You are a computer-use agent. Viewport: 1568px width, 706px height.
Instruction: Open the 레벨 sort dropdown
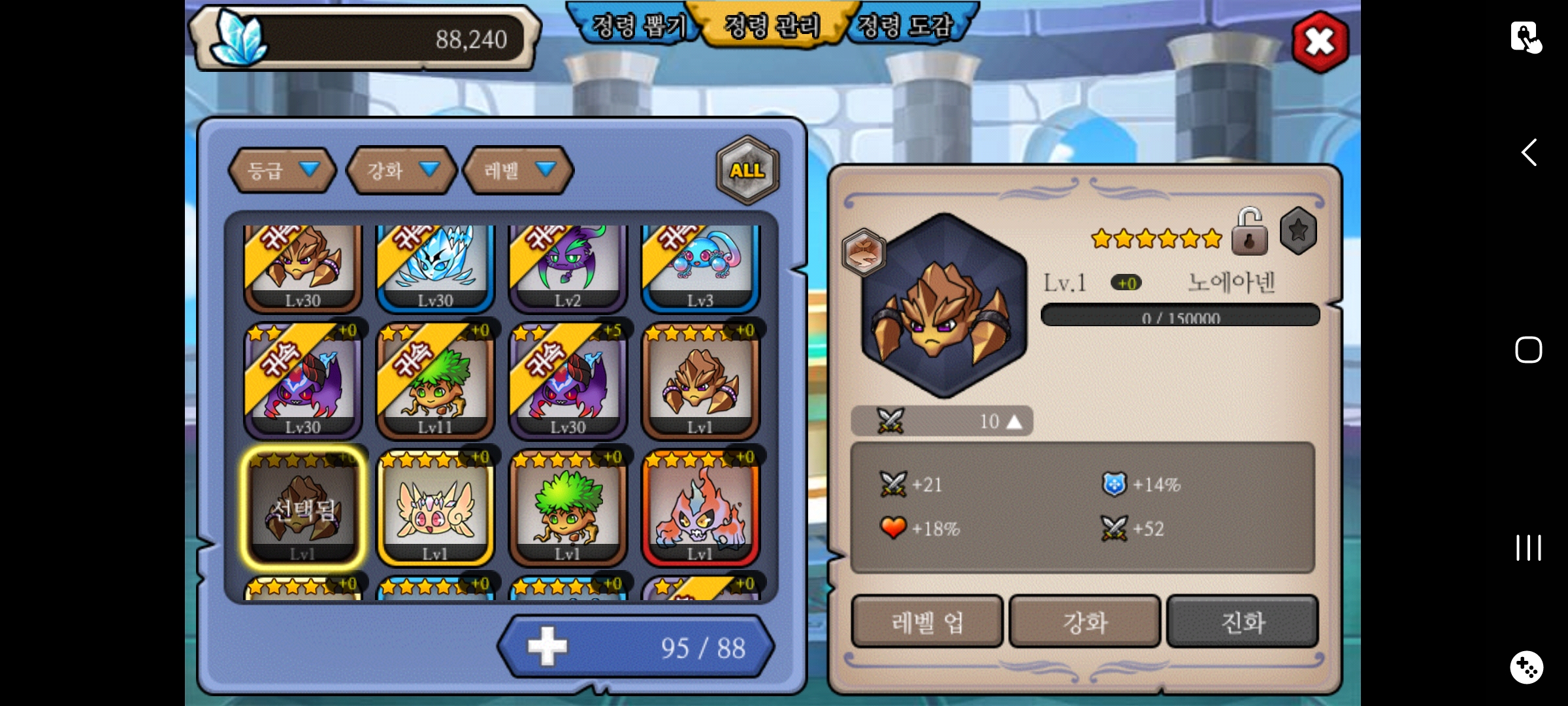point(518,171)
